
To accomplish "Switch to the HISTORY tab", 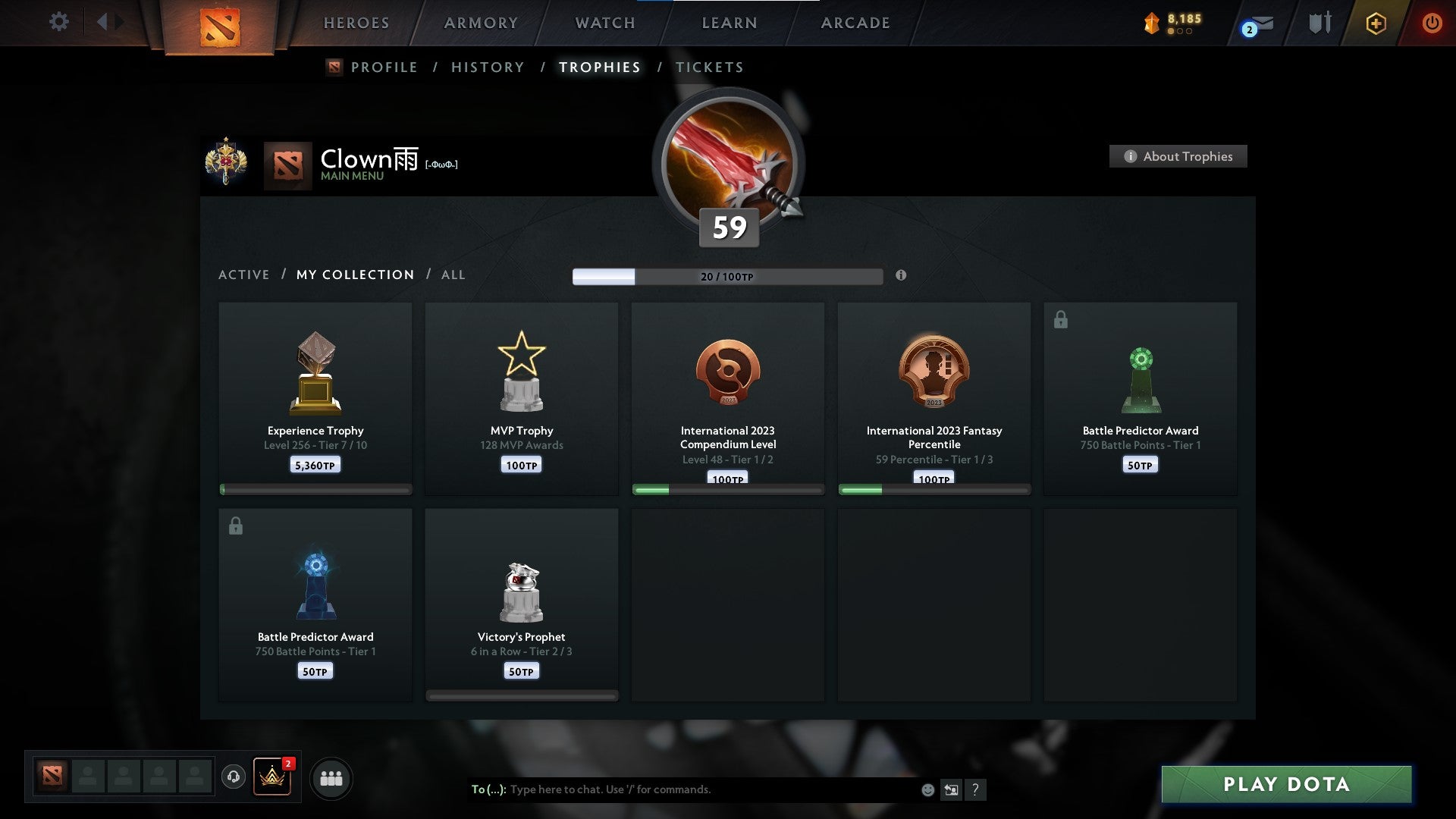I will point(488,67).
